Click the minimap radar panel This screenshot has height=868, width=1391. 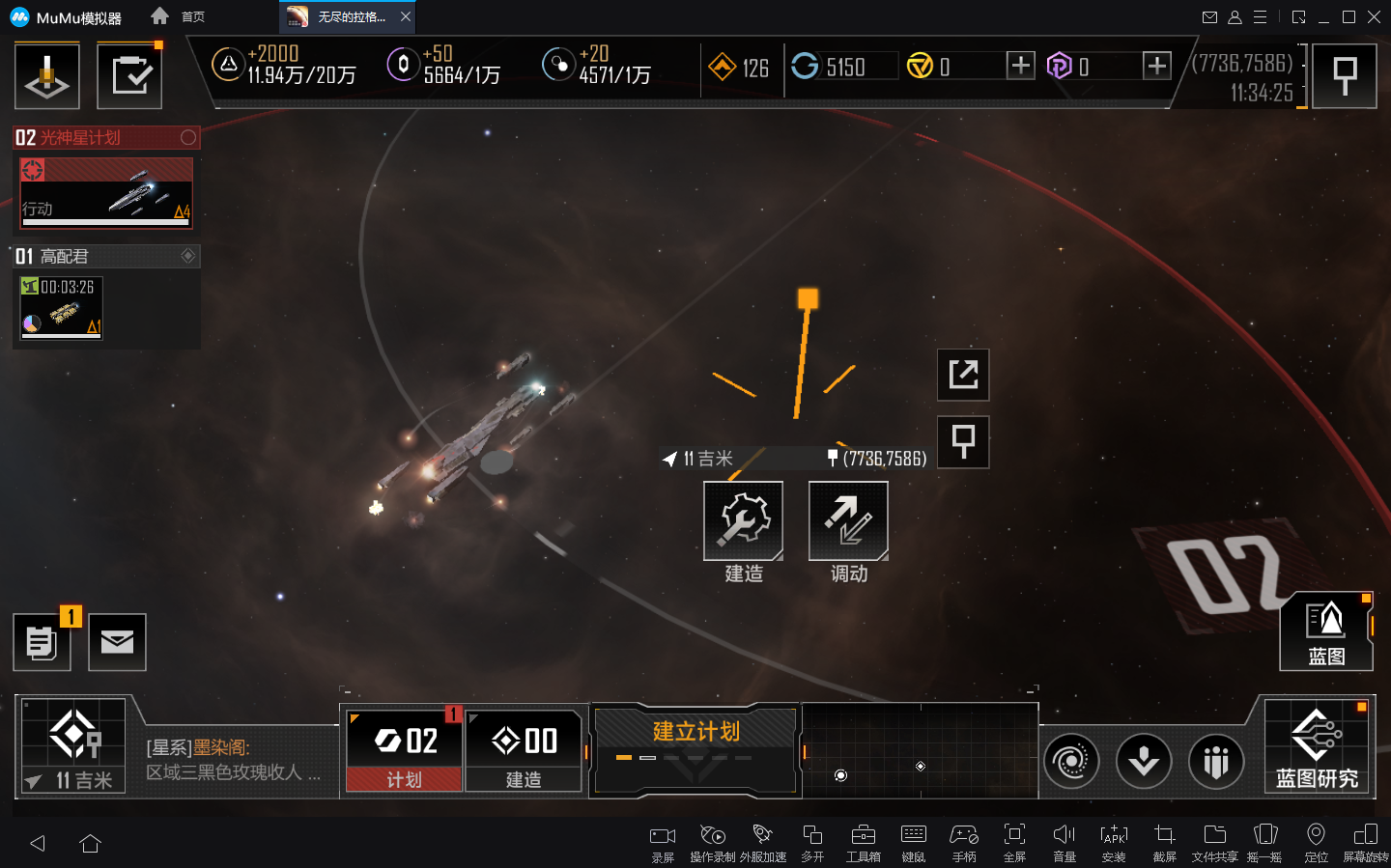click(x=920, y=751)
